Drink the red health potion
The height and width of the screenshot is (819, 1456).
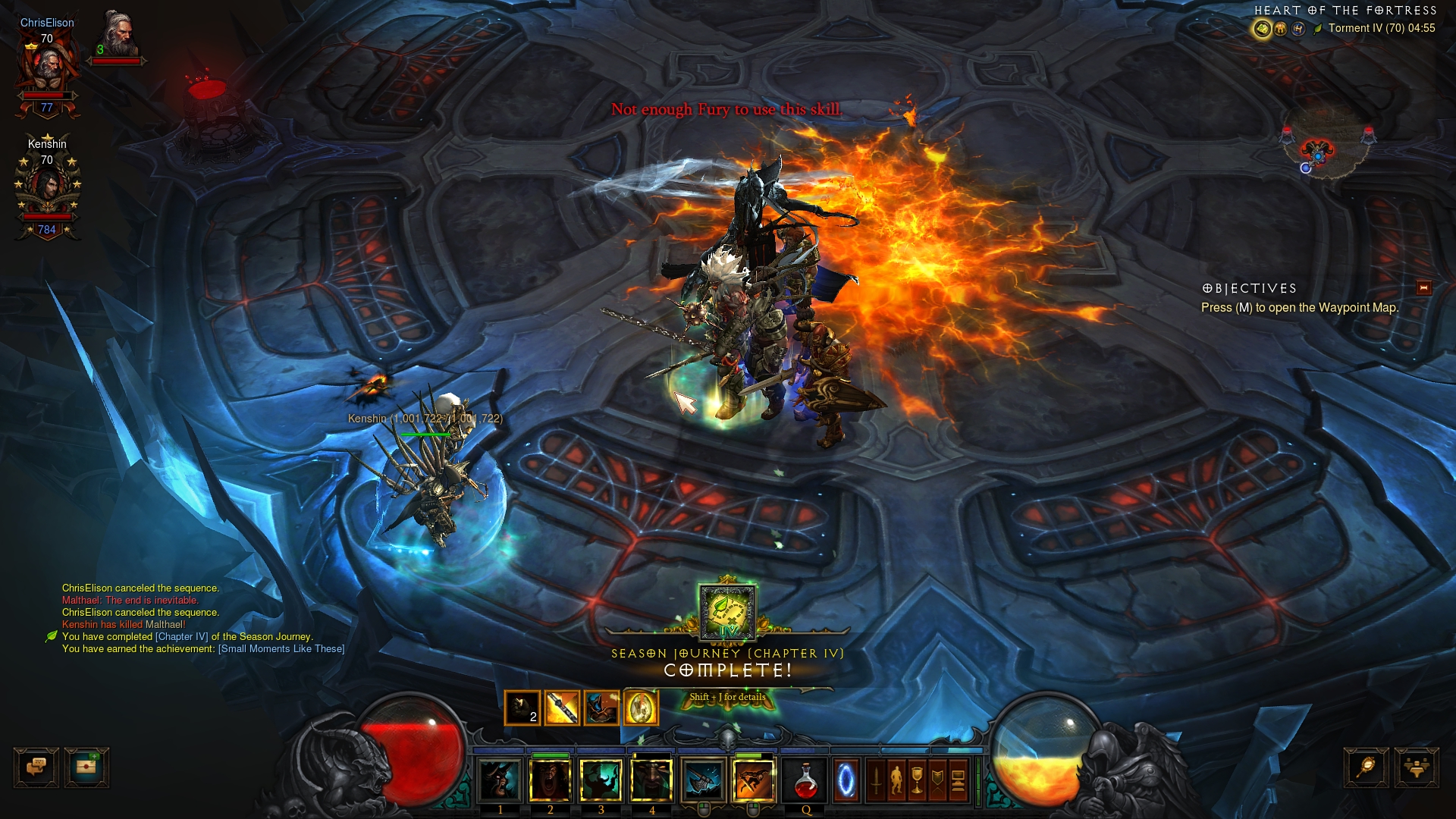(805, 780)
